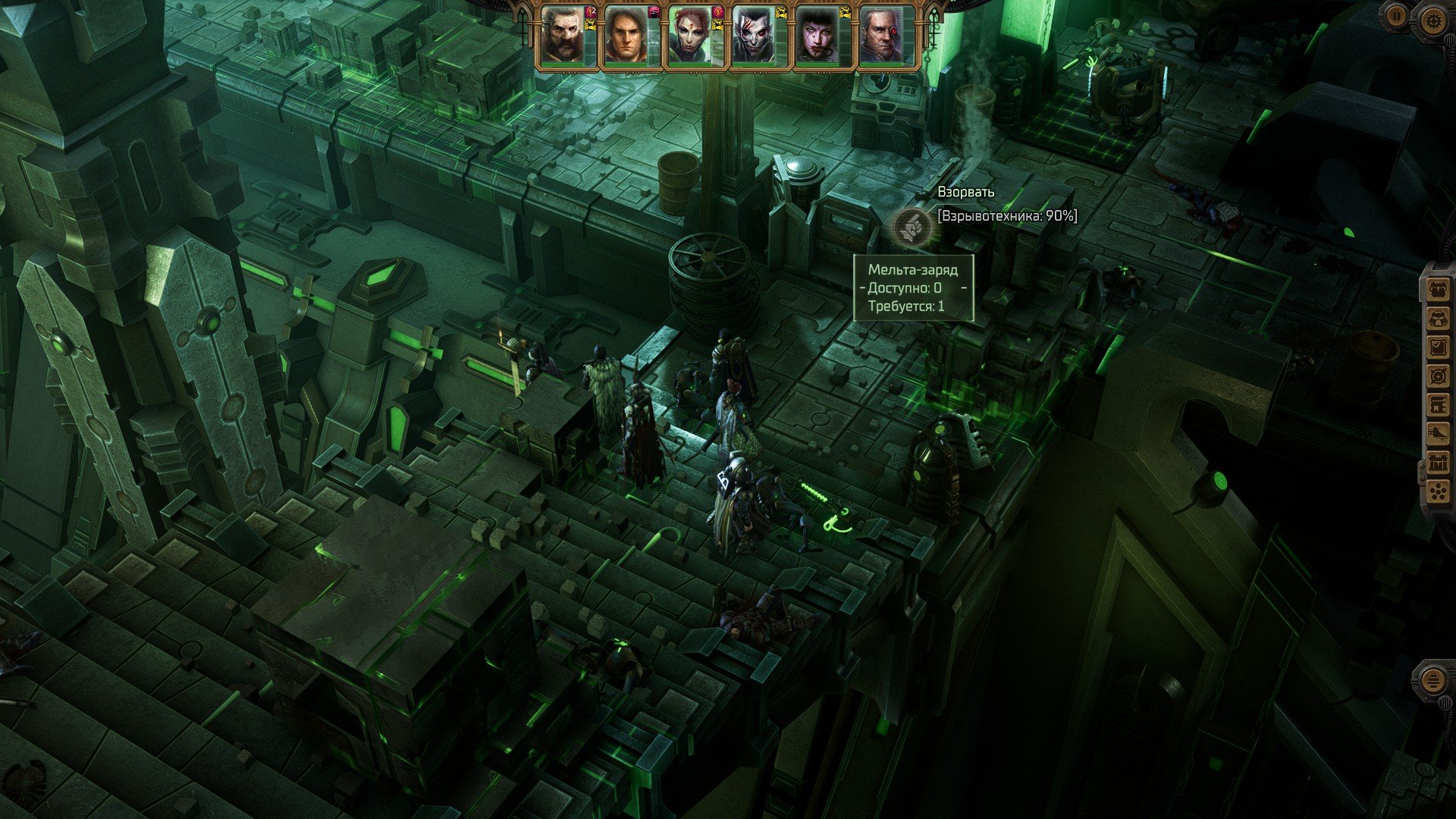Open the character helmet icon

(x=1437, y=318)
